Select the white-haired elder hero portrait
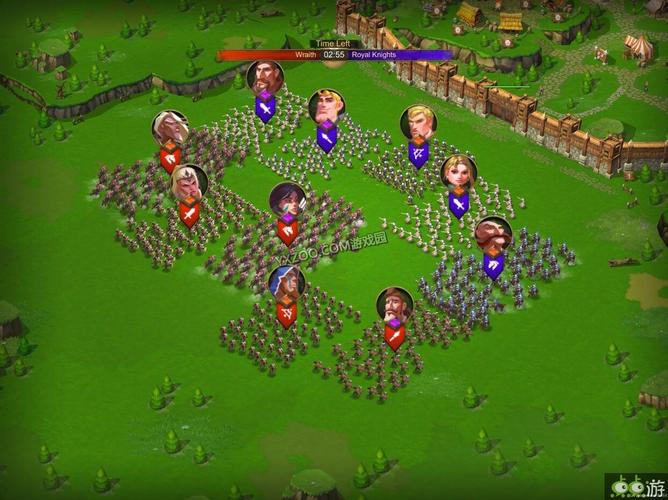 (171, 129)
